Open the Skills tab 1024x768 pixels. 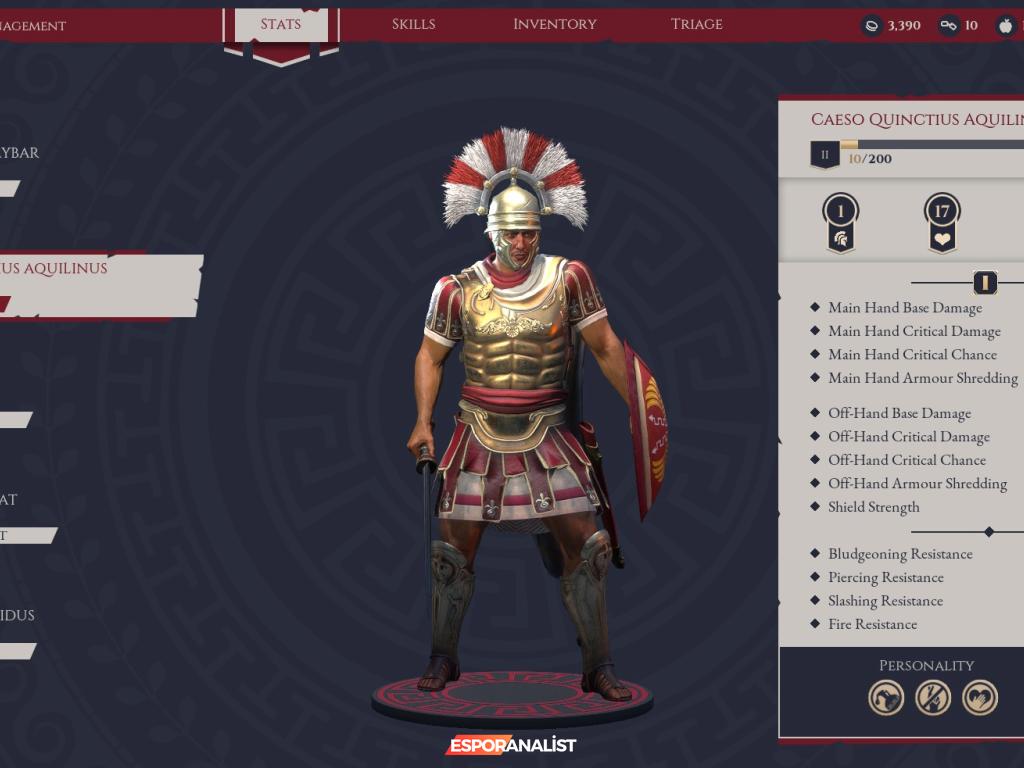click(414, 24)
